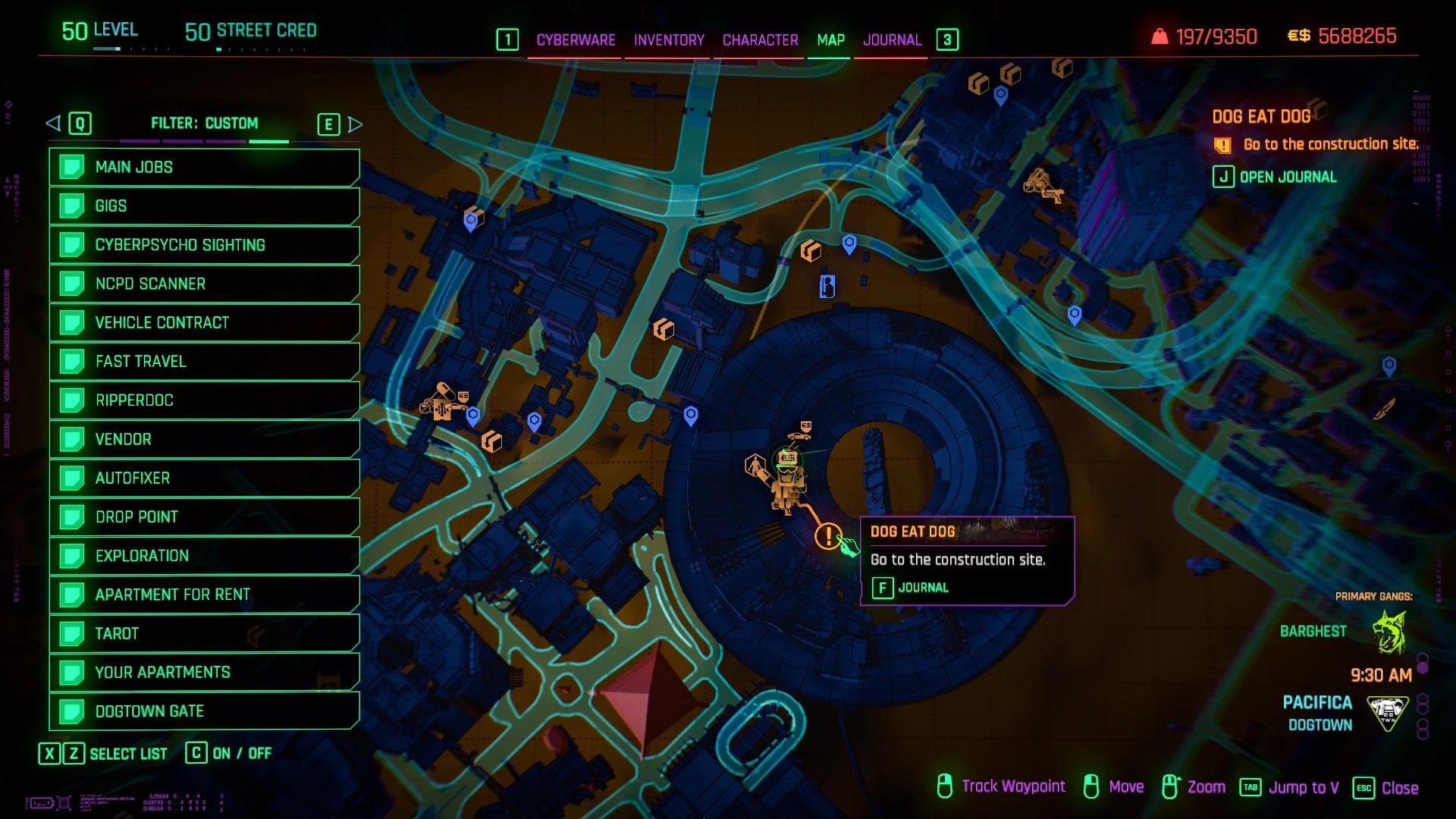Toggle the Dogtown Gate filter

tap(204, 711)
